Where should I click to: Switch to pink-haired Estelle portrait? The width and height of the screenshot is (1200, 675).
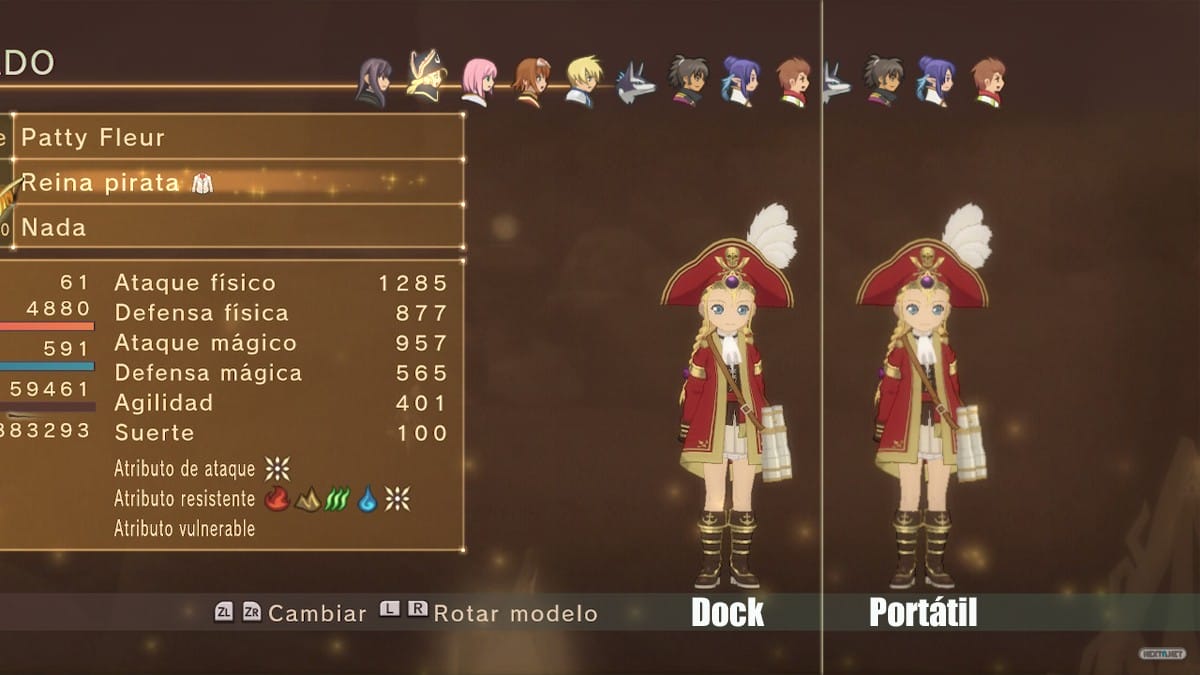pos(479,81)
